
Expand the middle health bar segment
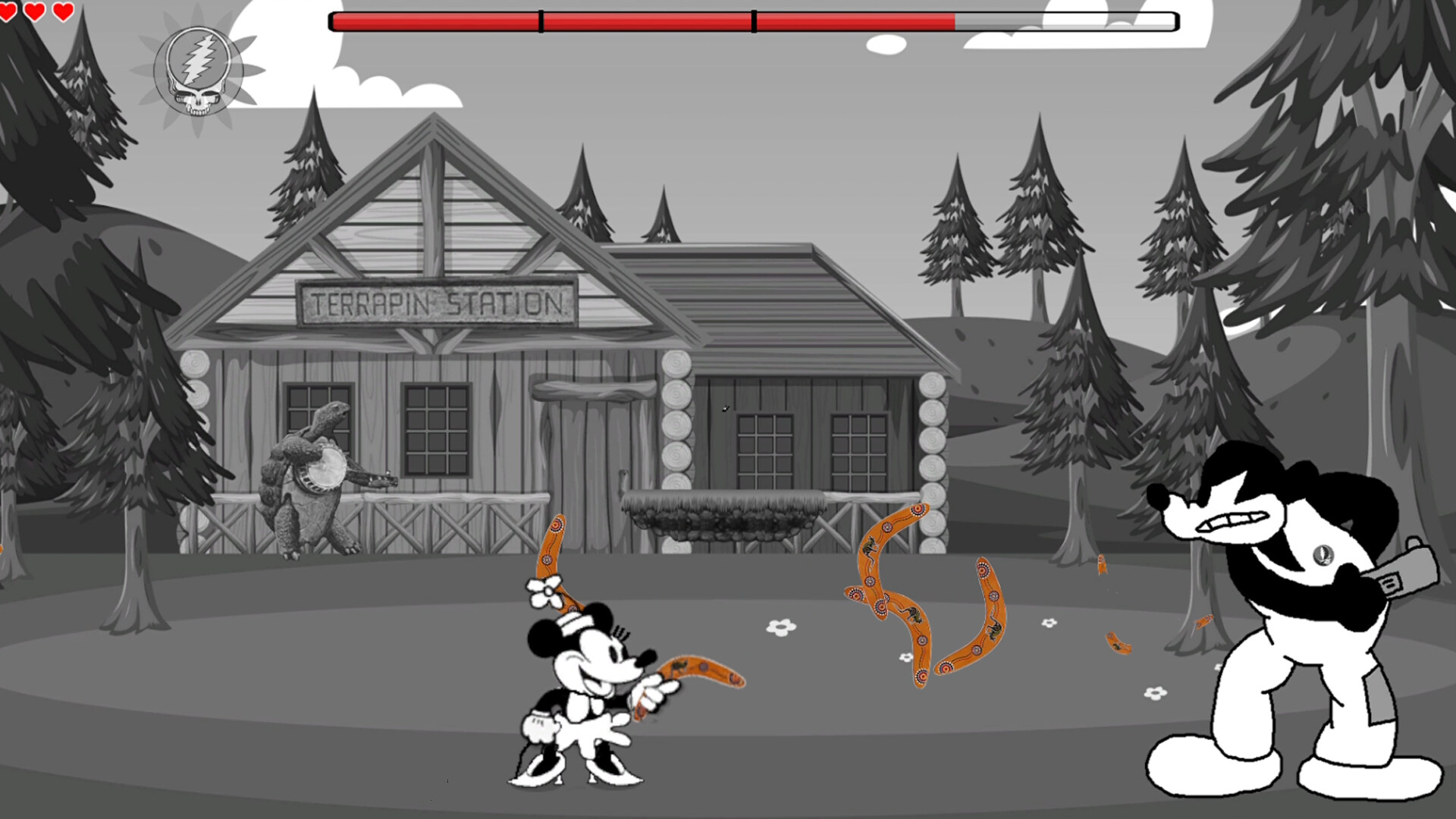(x=645, y=21)
